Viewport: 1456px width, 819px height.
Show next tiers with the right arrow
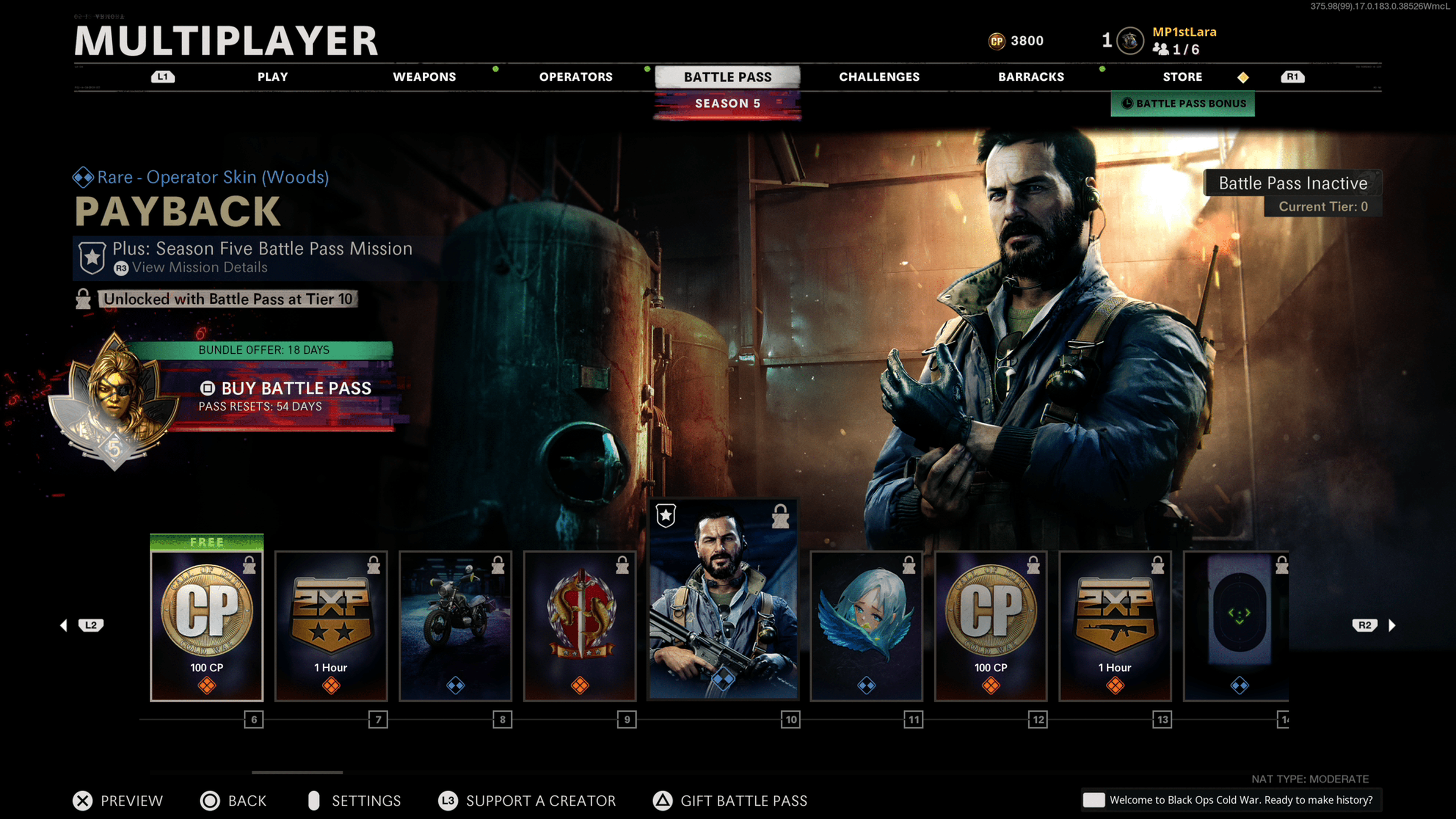1392,625
